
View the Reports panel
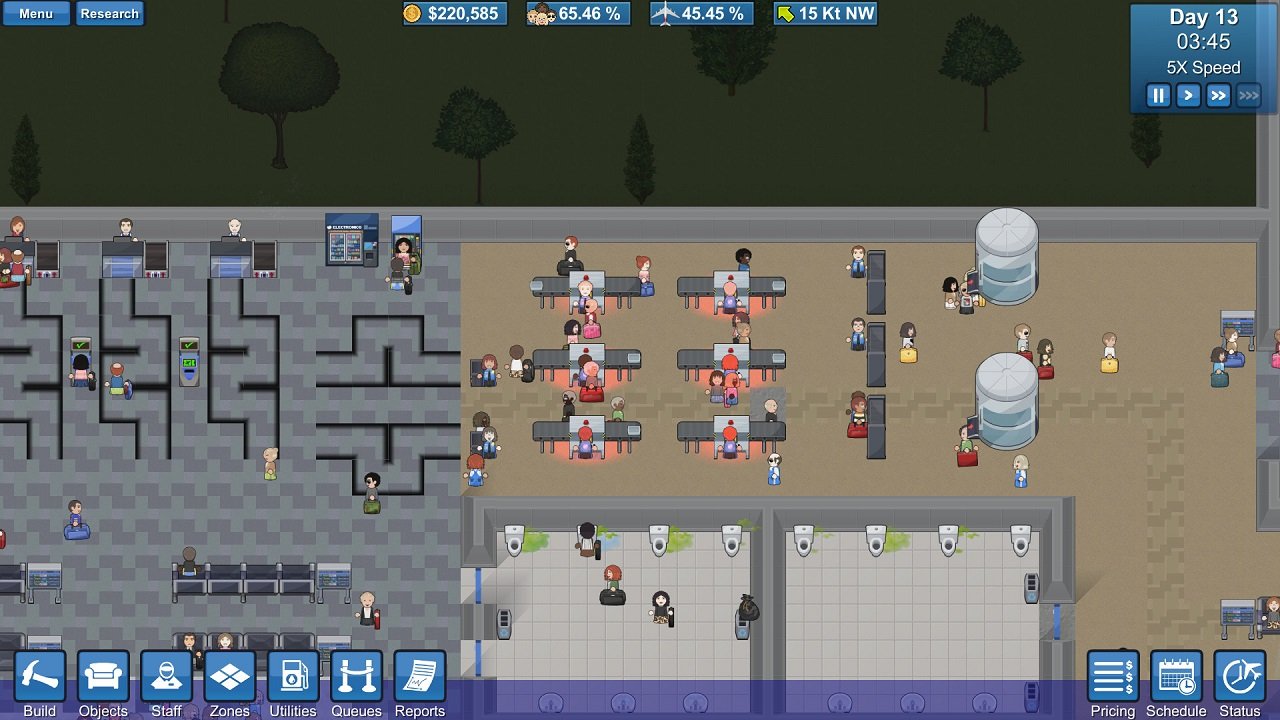[x=419, y=676]
